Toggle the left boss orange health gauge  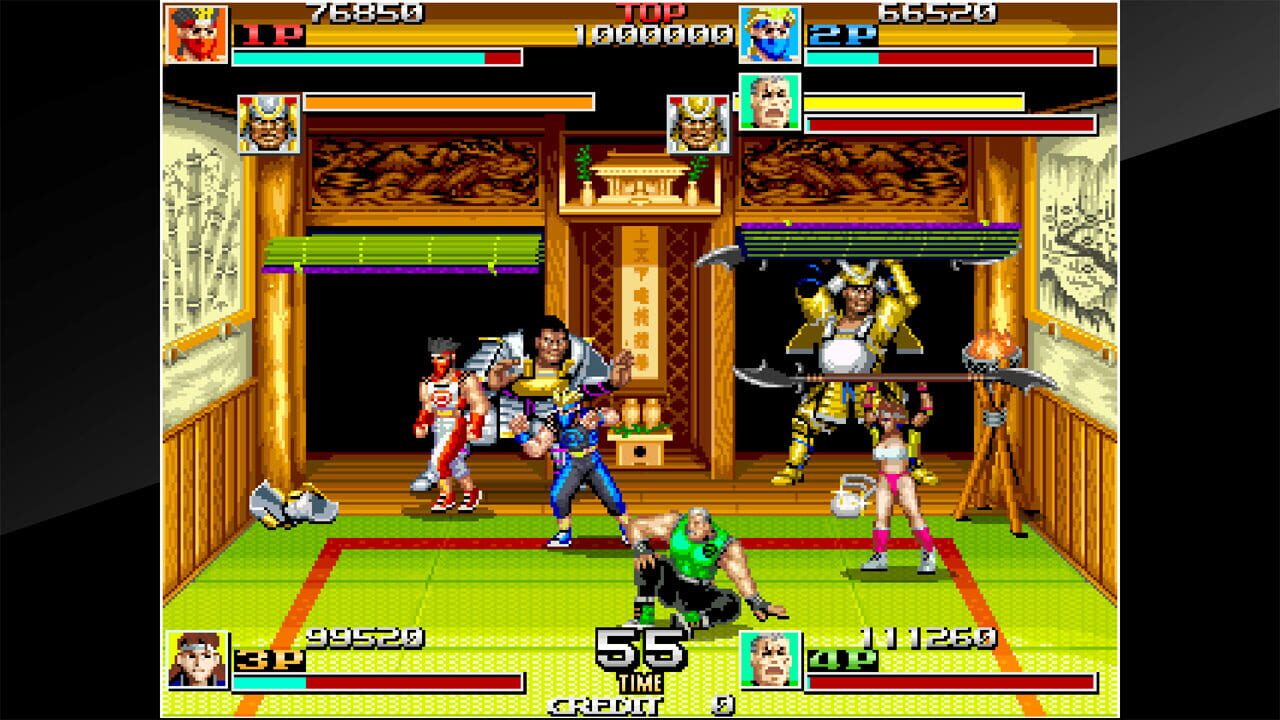click(450, 103)
